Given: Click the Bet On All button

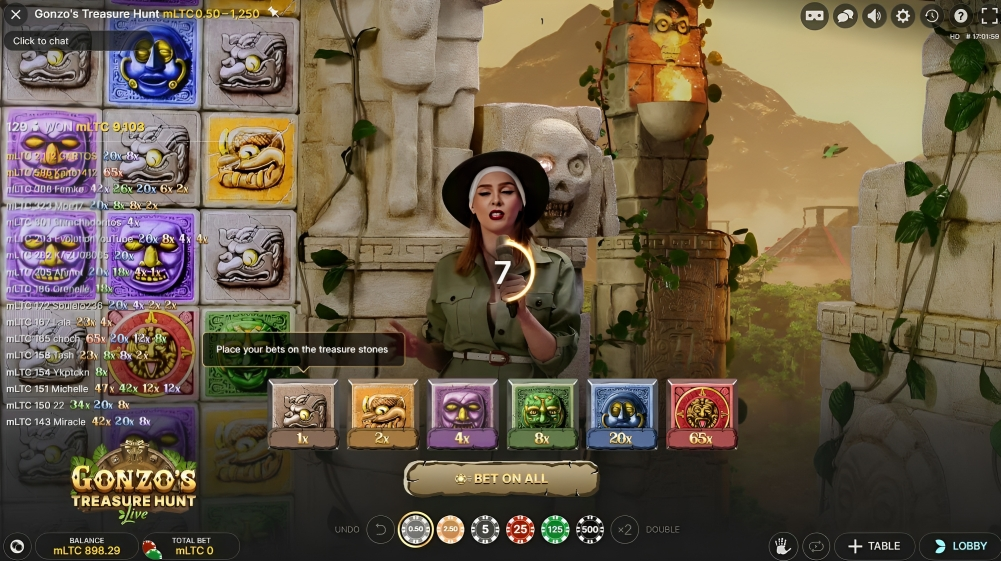Looking at the screenshot, I should tap(501, 479).
